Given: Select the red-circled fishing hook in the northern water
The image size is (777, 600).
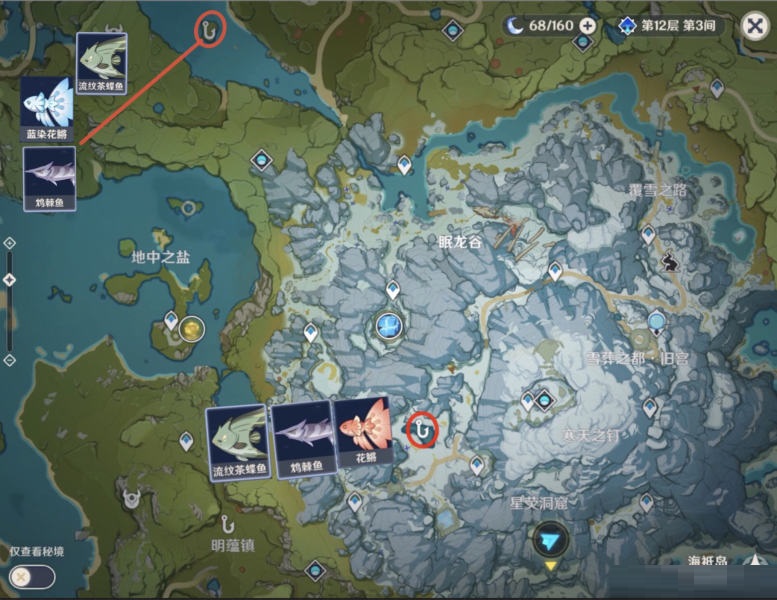Looking at the screenshot, I should pyautogui.click(x=209, y=30).
